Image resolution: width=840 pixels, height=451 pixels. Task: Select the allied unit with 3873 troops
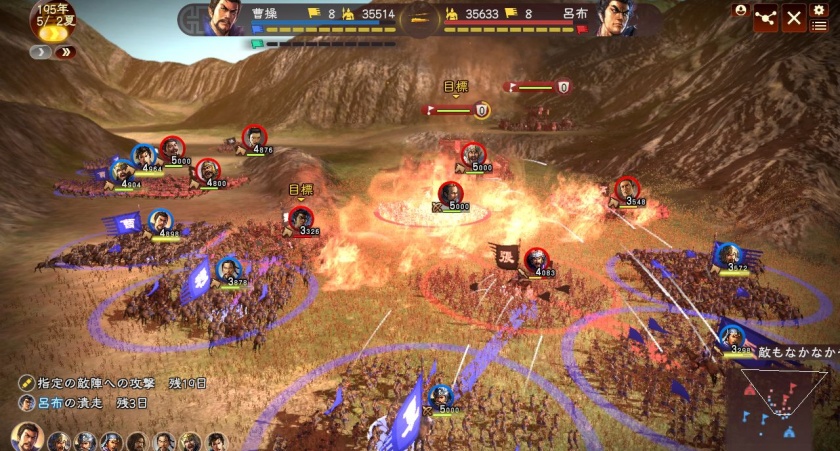(229, 270)
